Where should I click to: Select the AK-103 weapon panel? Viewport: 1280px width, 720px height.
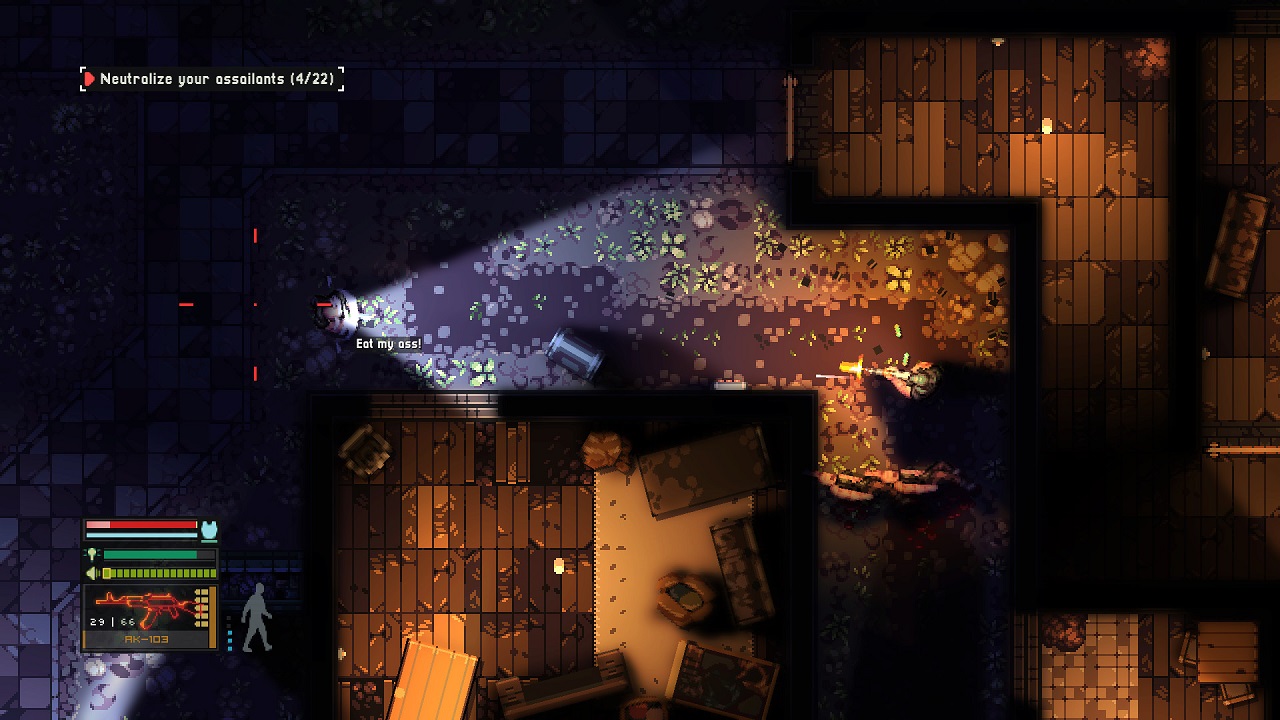pos(150,617)
